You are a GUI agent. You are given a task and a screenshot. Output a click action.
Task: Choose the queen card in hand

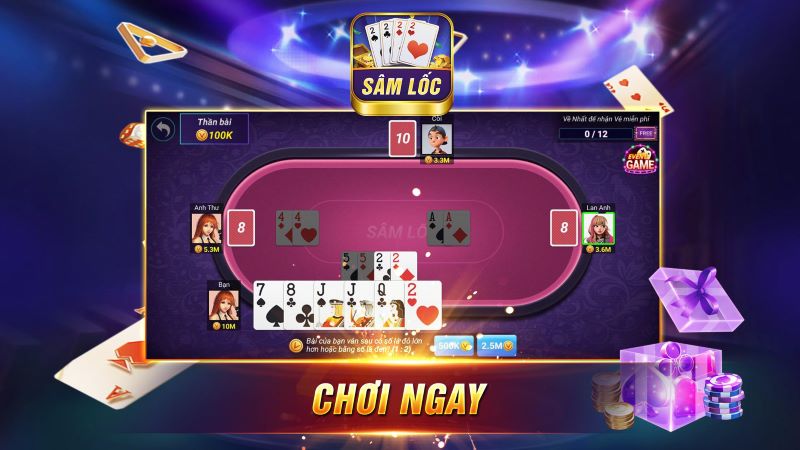(387, 305)
